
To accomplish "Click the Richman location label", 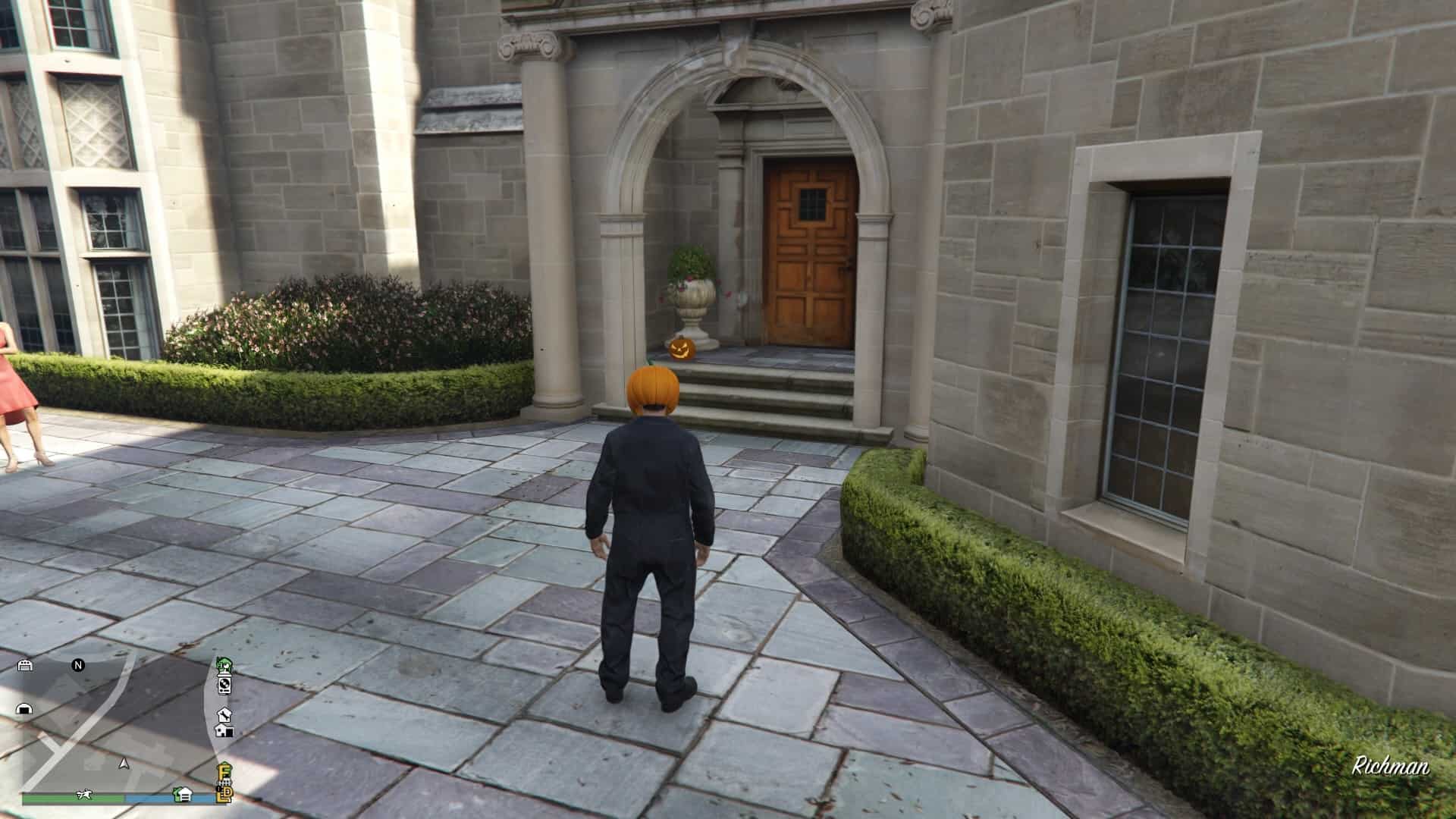I will pos(1392,767).
